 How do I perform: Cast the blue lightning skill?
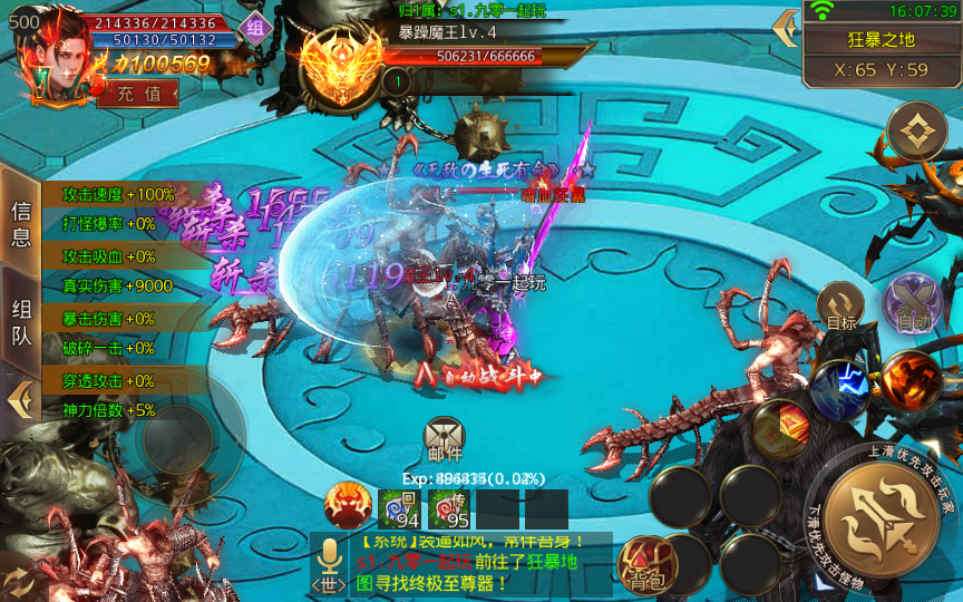pos(836,389)
